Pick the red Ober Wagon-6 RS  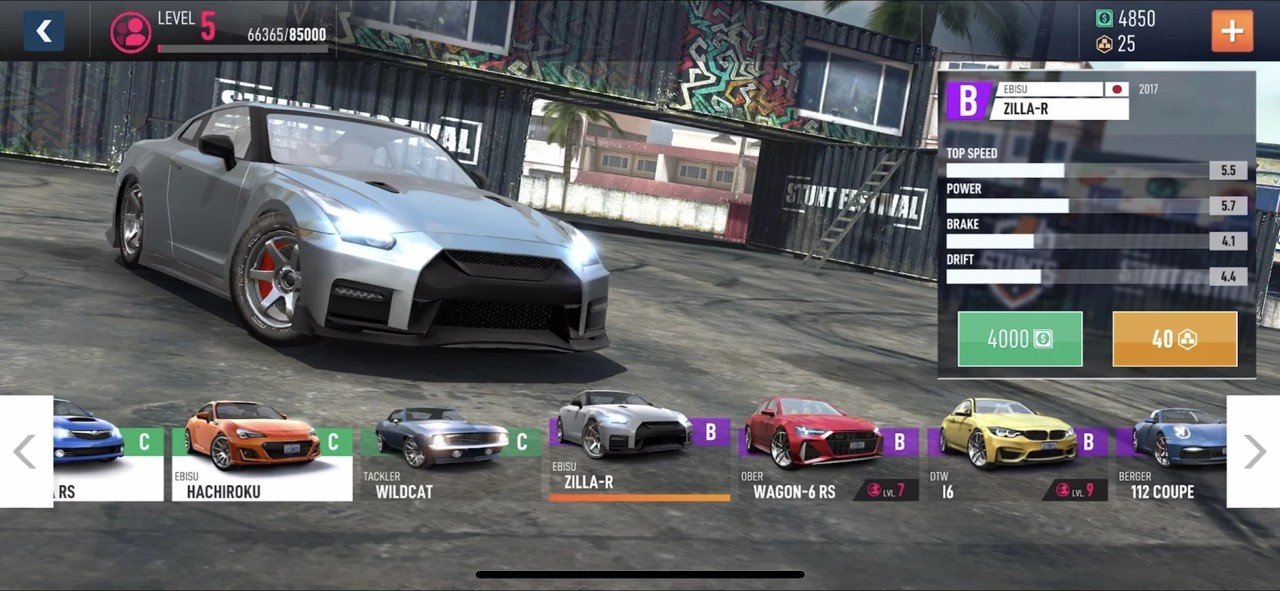[x=827, y=450]
